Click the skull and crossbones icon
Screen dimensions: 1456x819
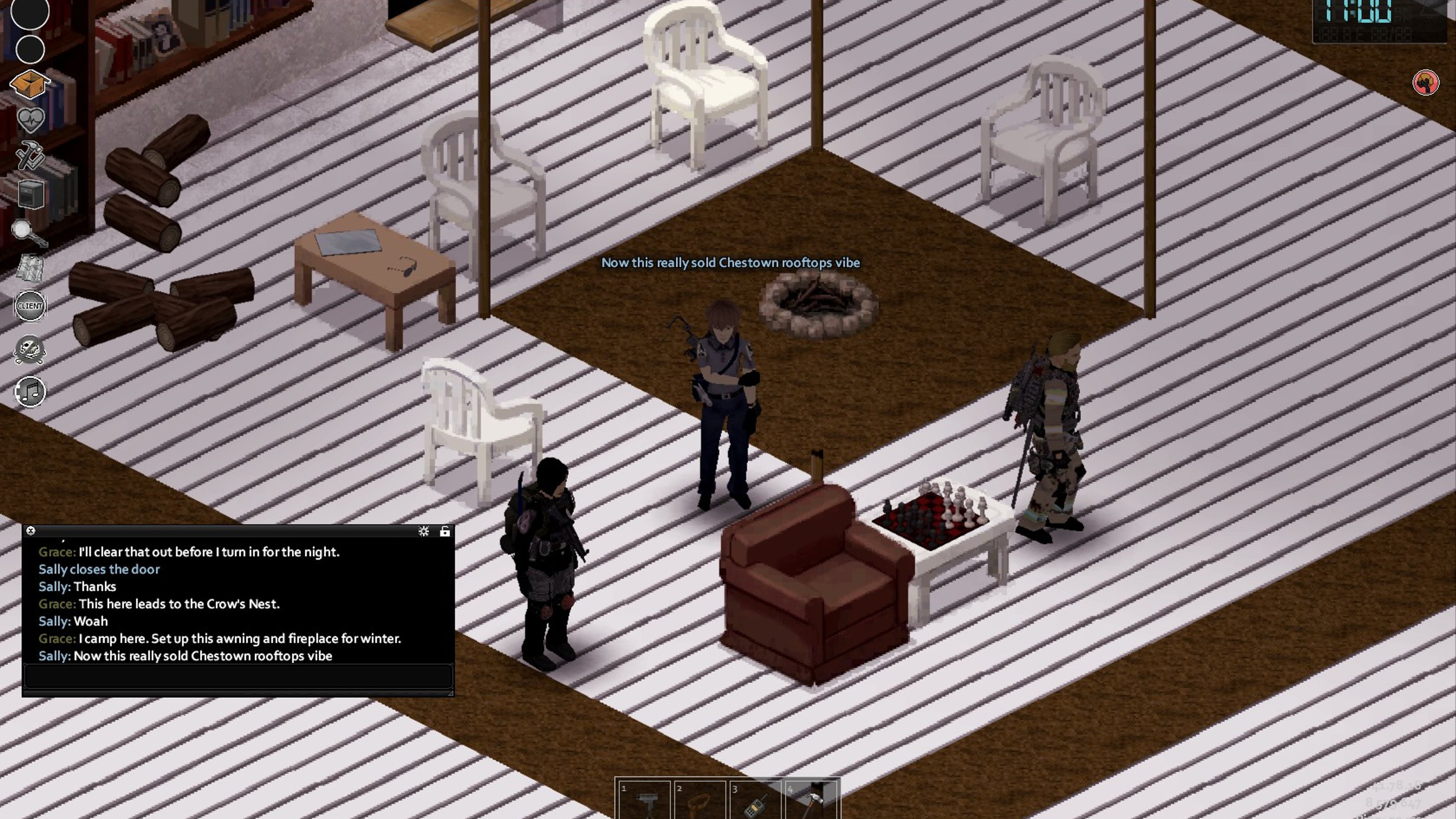point(29,349)
